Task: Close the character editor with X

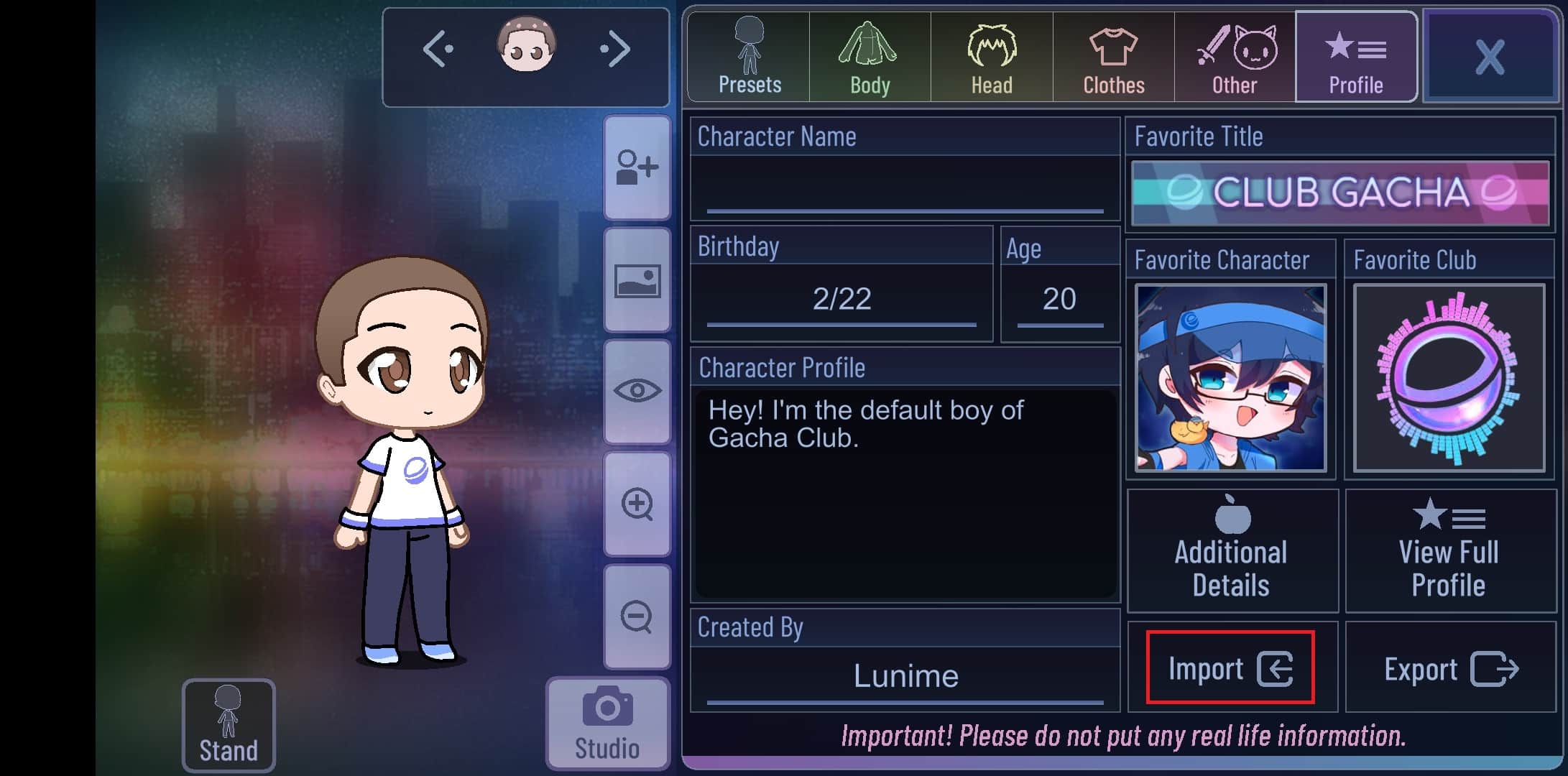Action: (x=1490, y=57)
